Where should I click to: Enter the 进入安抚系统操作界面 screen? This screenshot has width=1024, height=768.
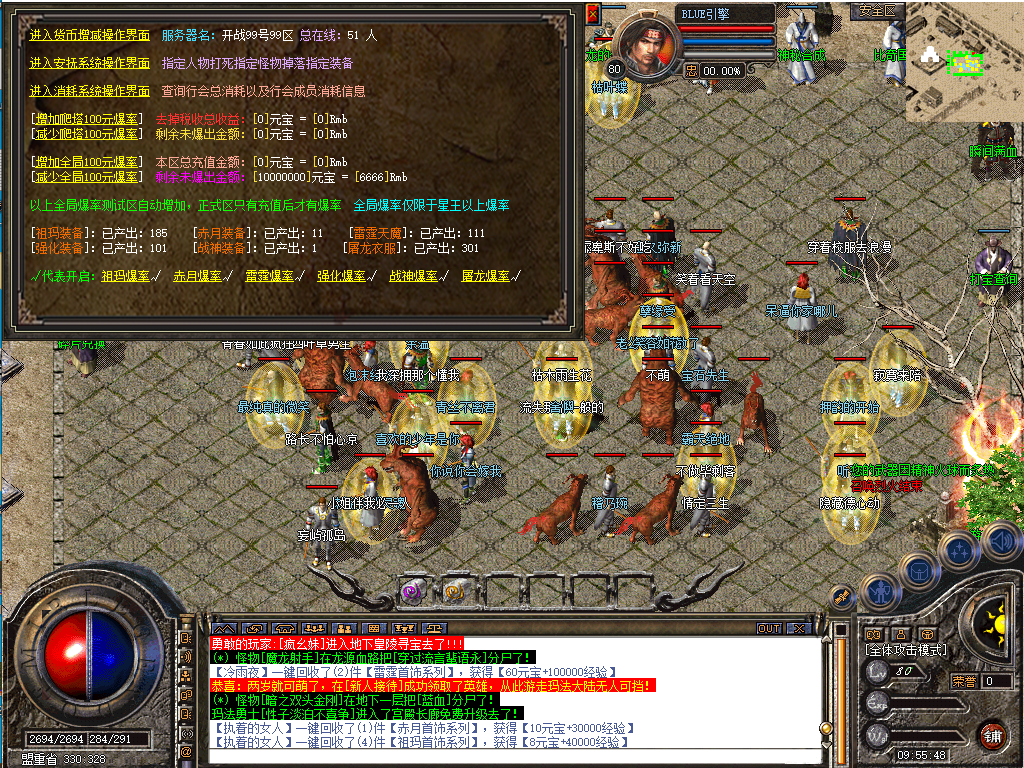[90, 63]
